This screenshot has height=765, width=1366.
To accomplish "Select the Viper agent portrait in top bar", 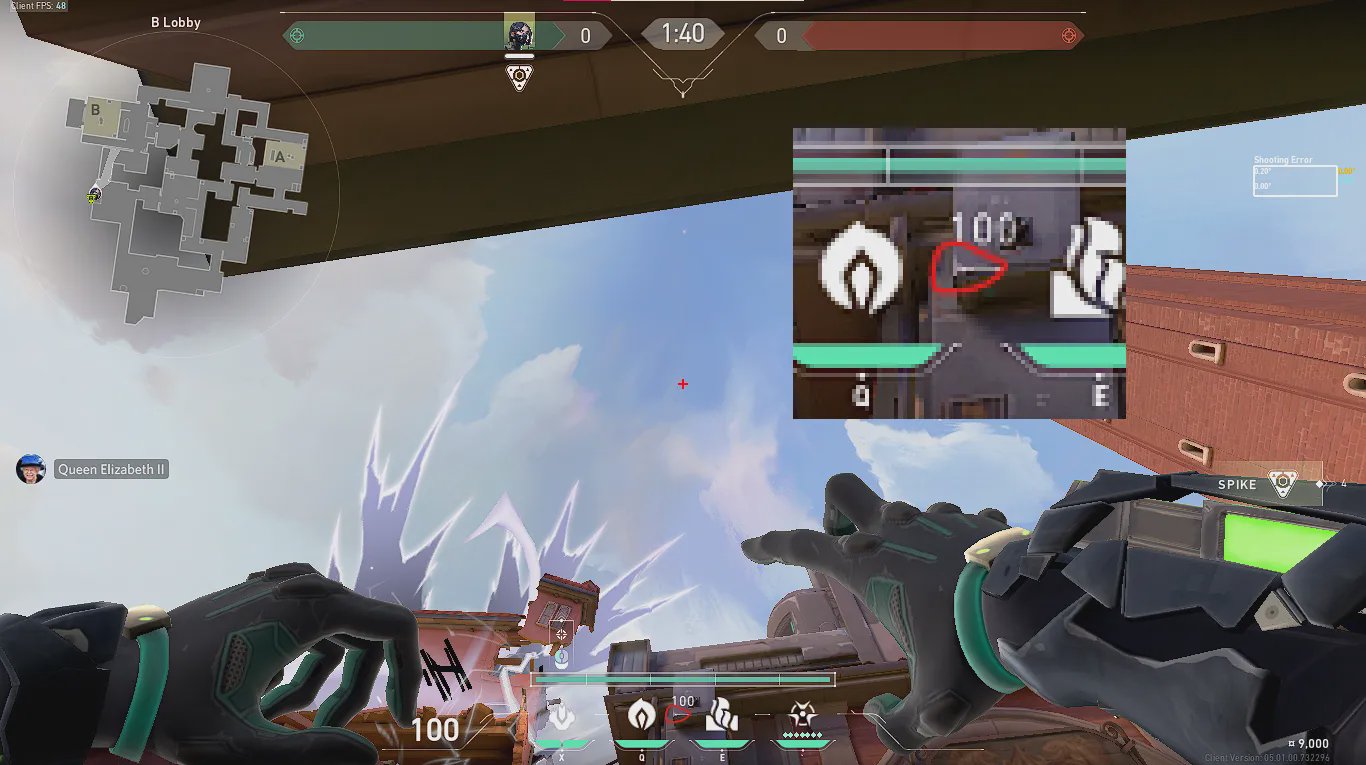I will (x=519, y=34).
